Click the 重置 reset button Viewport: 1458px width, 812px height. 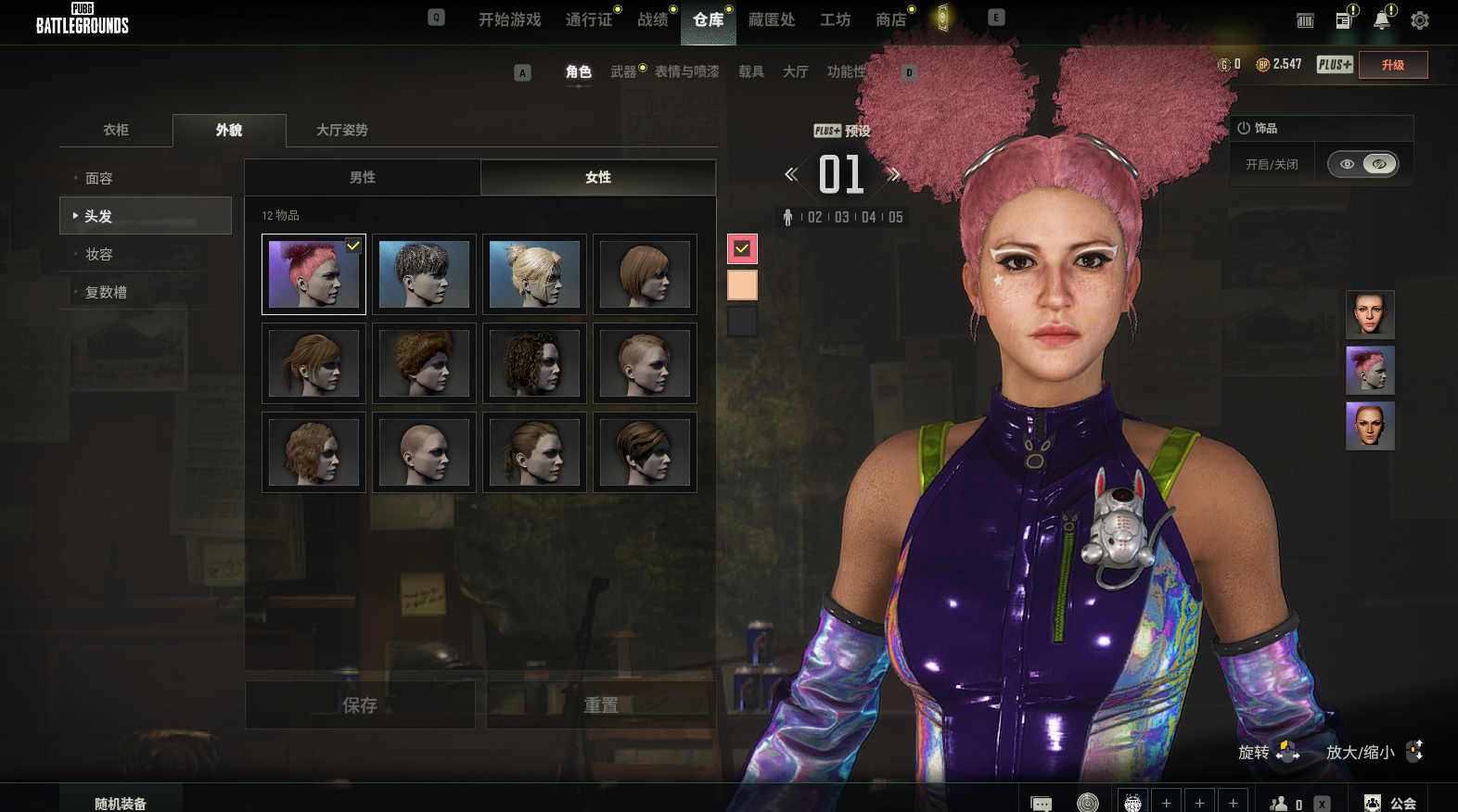pyautogui.click(x=601, y=705)
